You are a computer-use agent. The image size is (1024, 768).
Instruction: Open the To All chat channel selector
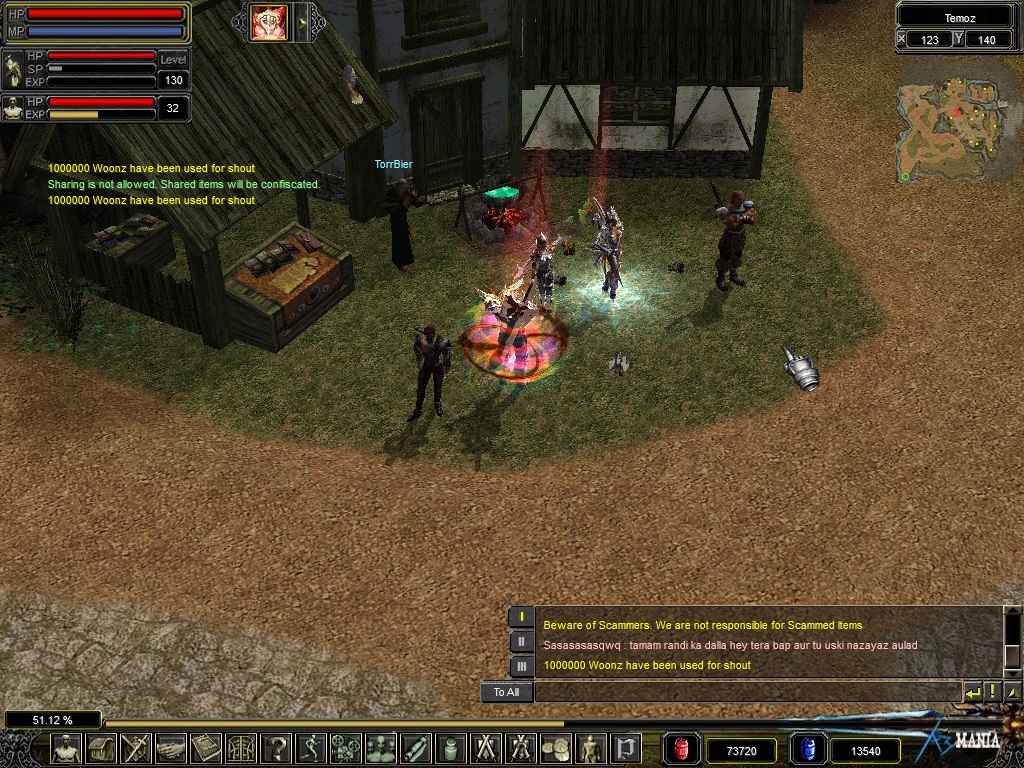[x=506, y=692]
